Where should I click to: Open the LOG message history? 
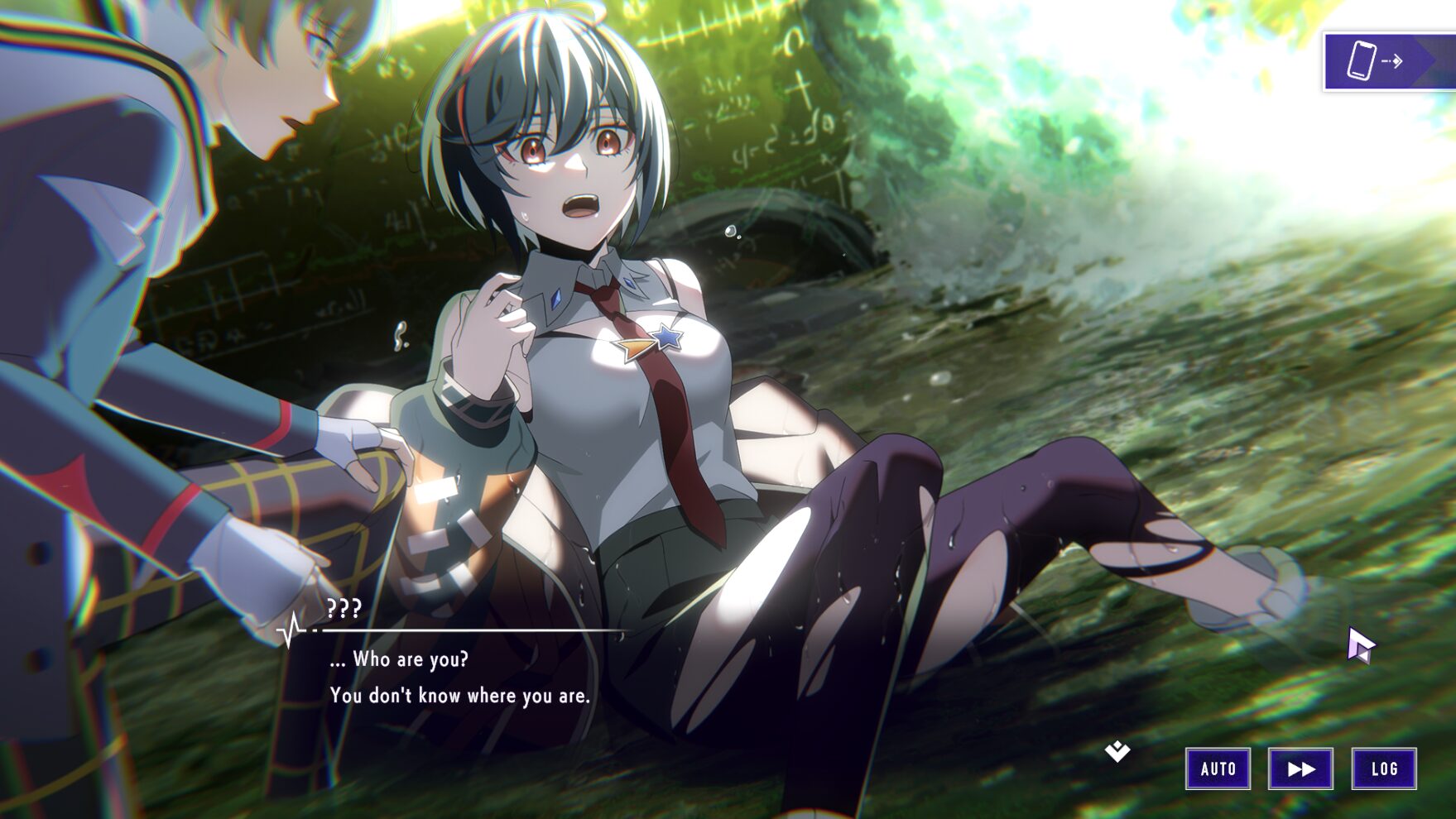point(1385,768)
